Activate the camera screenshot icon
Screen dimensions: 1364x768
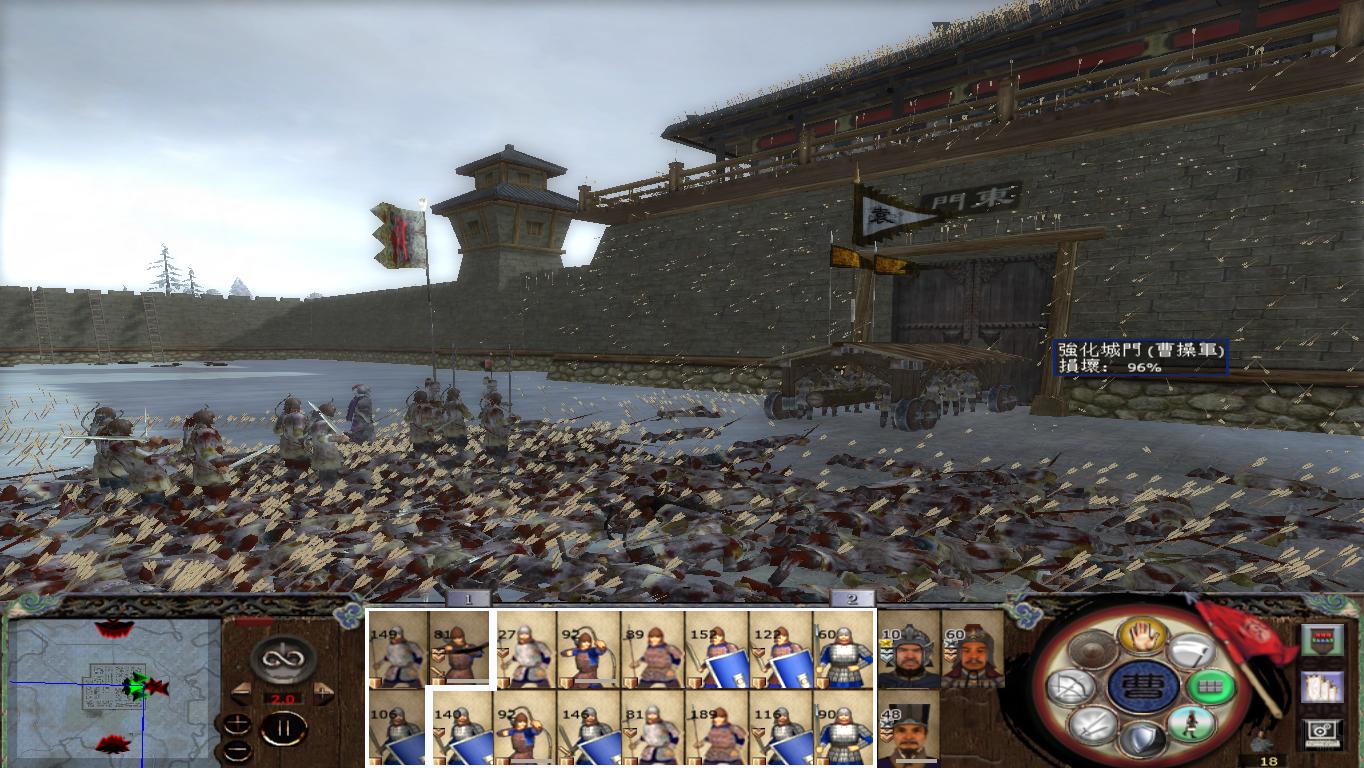1323,729
